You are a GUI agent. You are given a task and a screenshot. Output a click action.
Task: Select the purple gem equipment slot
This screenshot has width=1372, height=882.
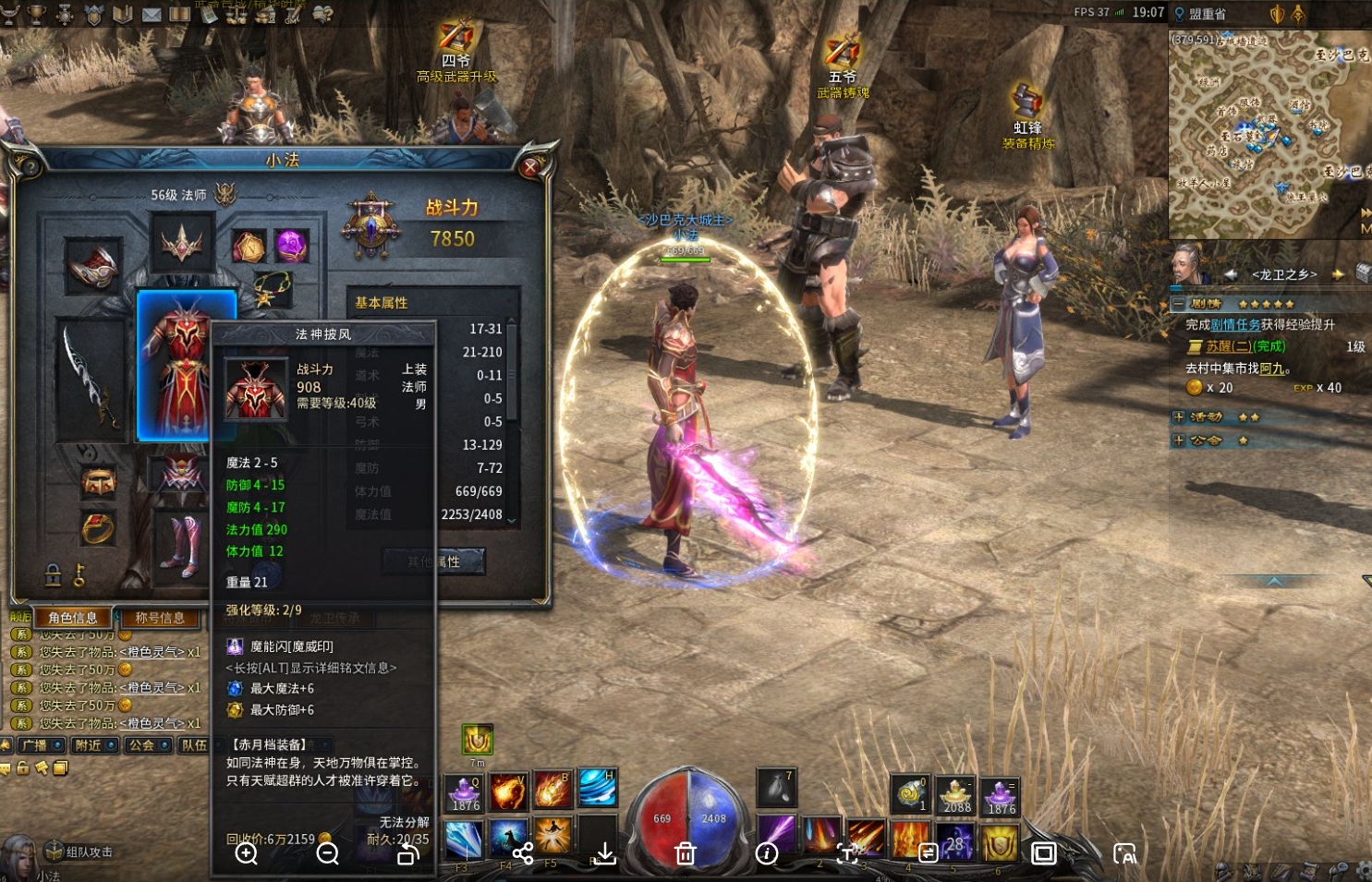pyautogui.click(x=291, y=246)
